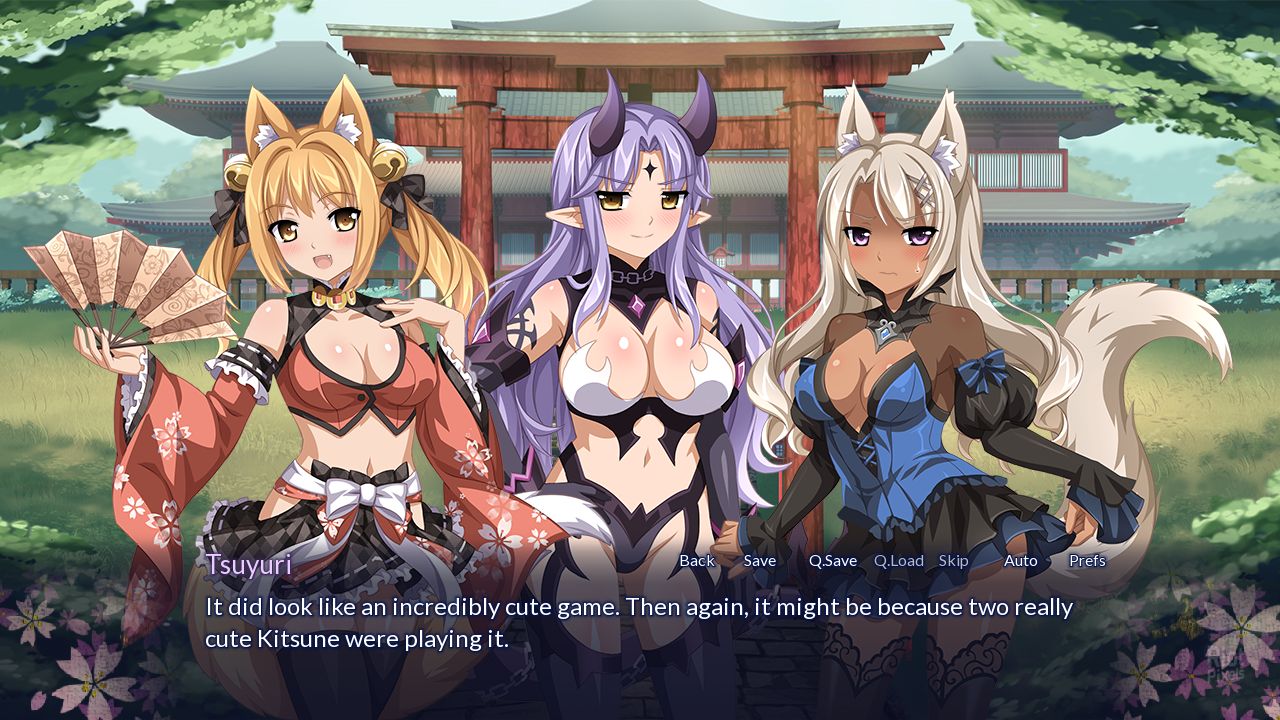Toggle Auto dialogue advance
This screenshot has width=1280, height=720.
1020,561
